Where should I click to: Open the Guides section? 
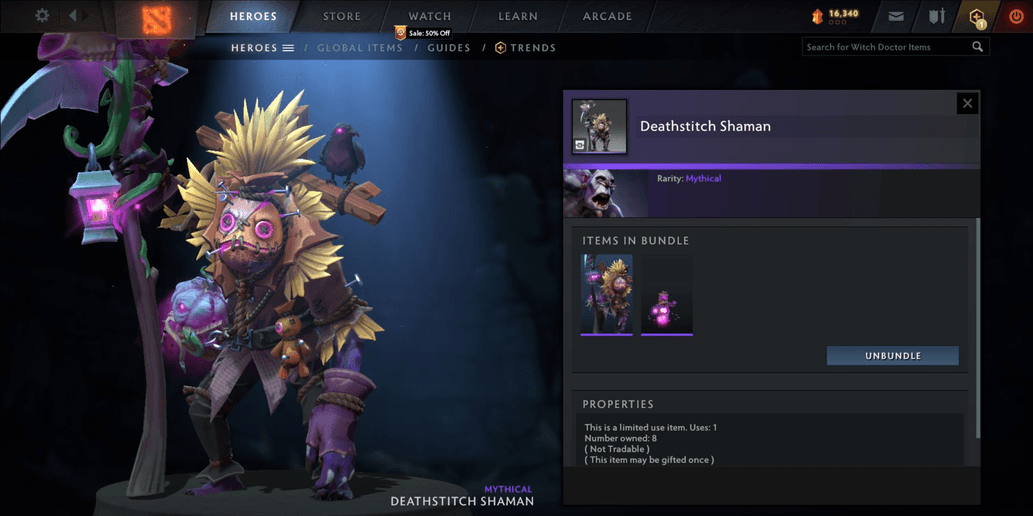pyautogui.click(x=449, y=48)
